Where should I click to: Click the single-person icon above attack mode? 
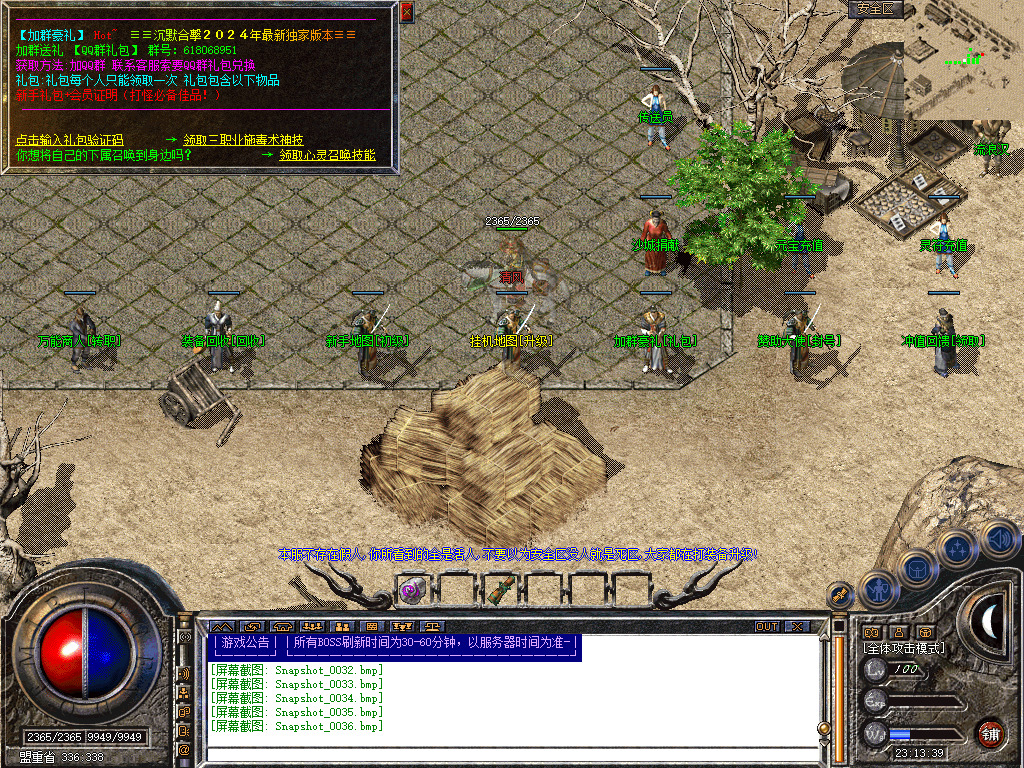[x=898, y=632]
